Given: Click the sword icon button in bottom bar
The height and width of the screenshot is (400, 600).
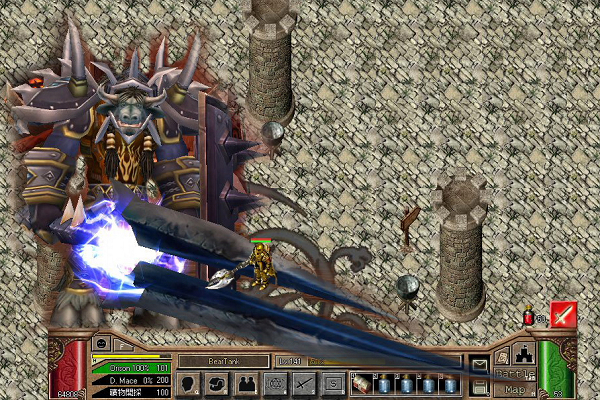Looking at the screenshot, I should [304, 382].
